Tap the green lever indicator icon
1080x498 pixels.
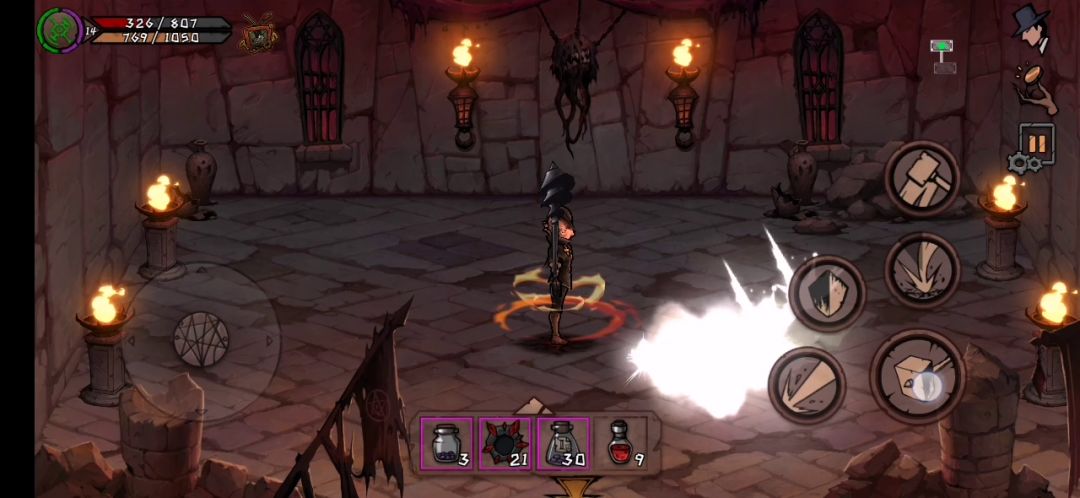pos(942,57)
